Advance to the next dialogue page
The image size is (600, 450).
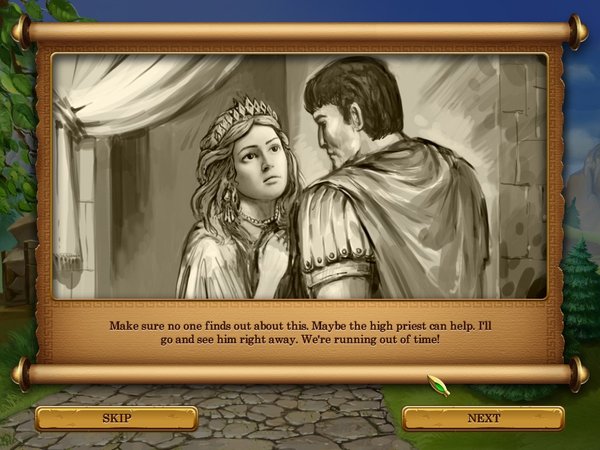coord(483,418)
